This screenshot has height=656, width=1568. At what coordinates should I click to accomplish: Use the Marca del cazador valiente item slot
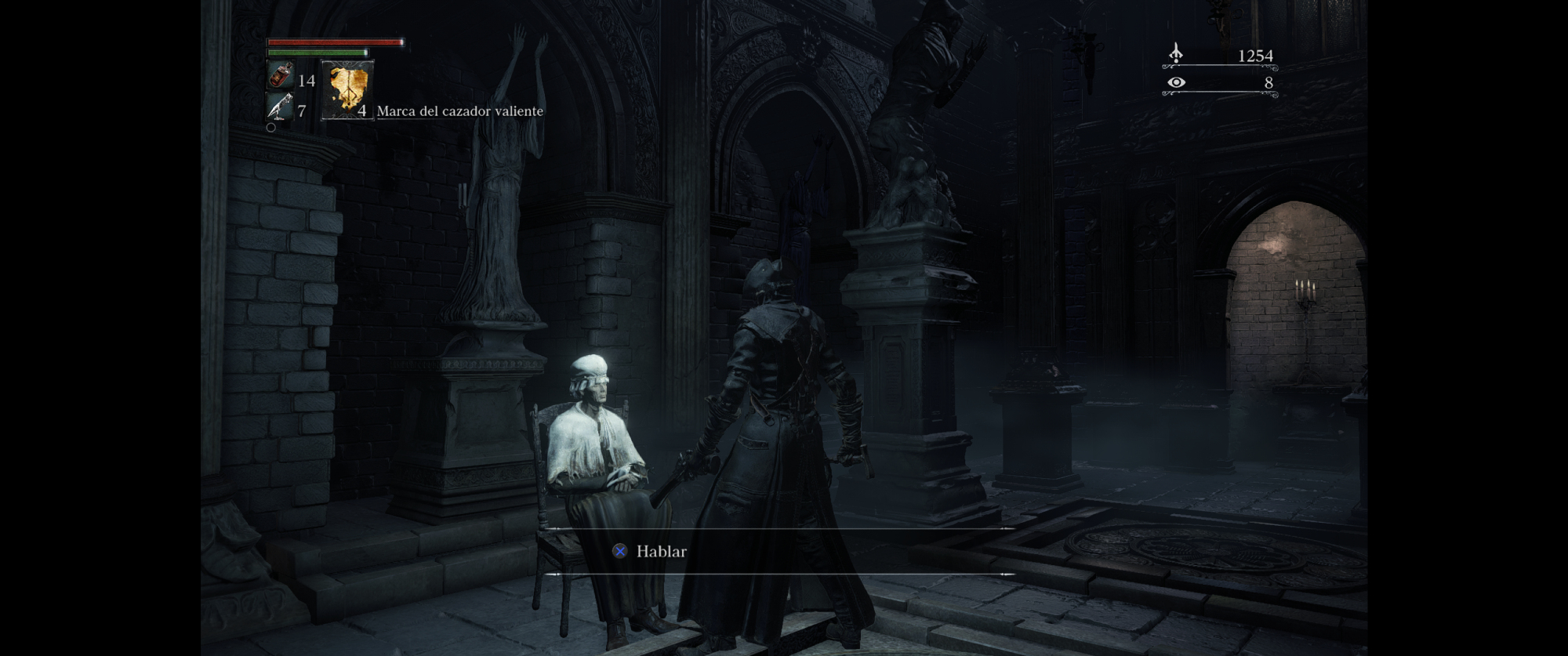click(x=347, y=90)
